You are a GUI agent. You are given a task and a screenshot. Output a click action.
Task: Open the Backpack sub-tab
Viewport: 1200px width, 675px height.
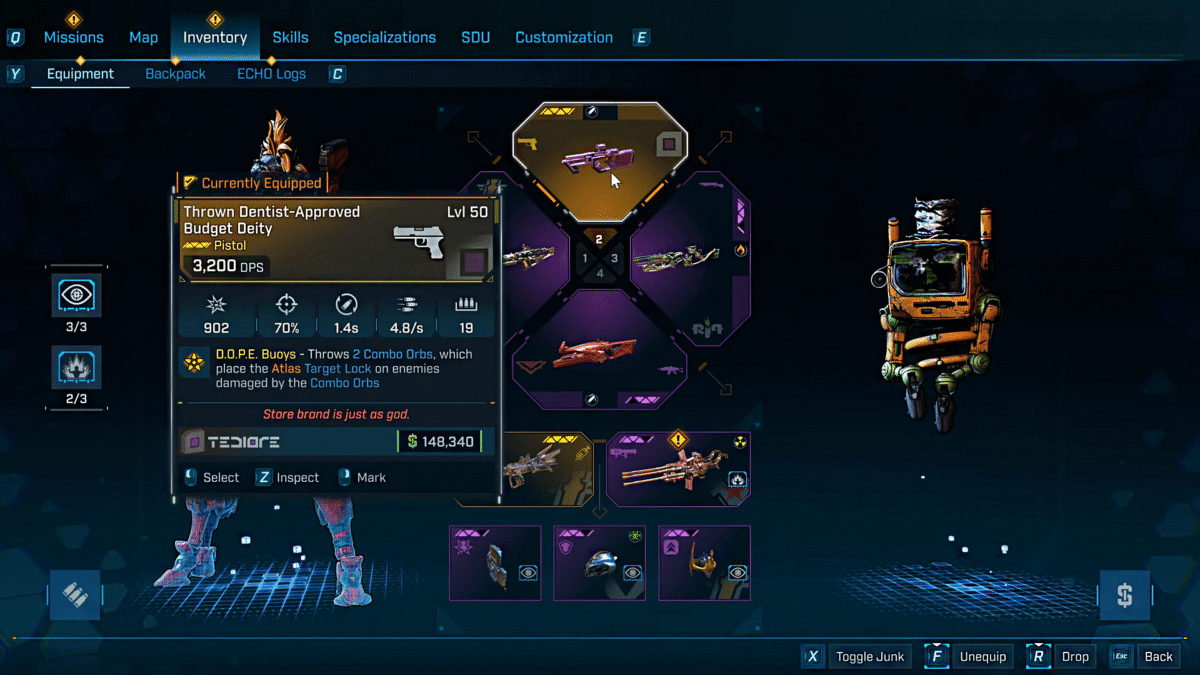click(x=176, y=74)
